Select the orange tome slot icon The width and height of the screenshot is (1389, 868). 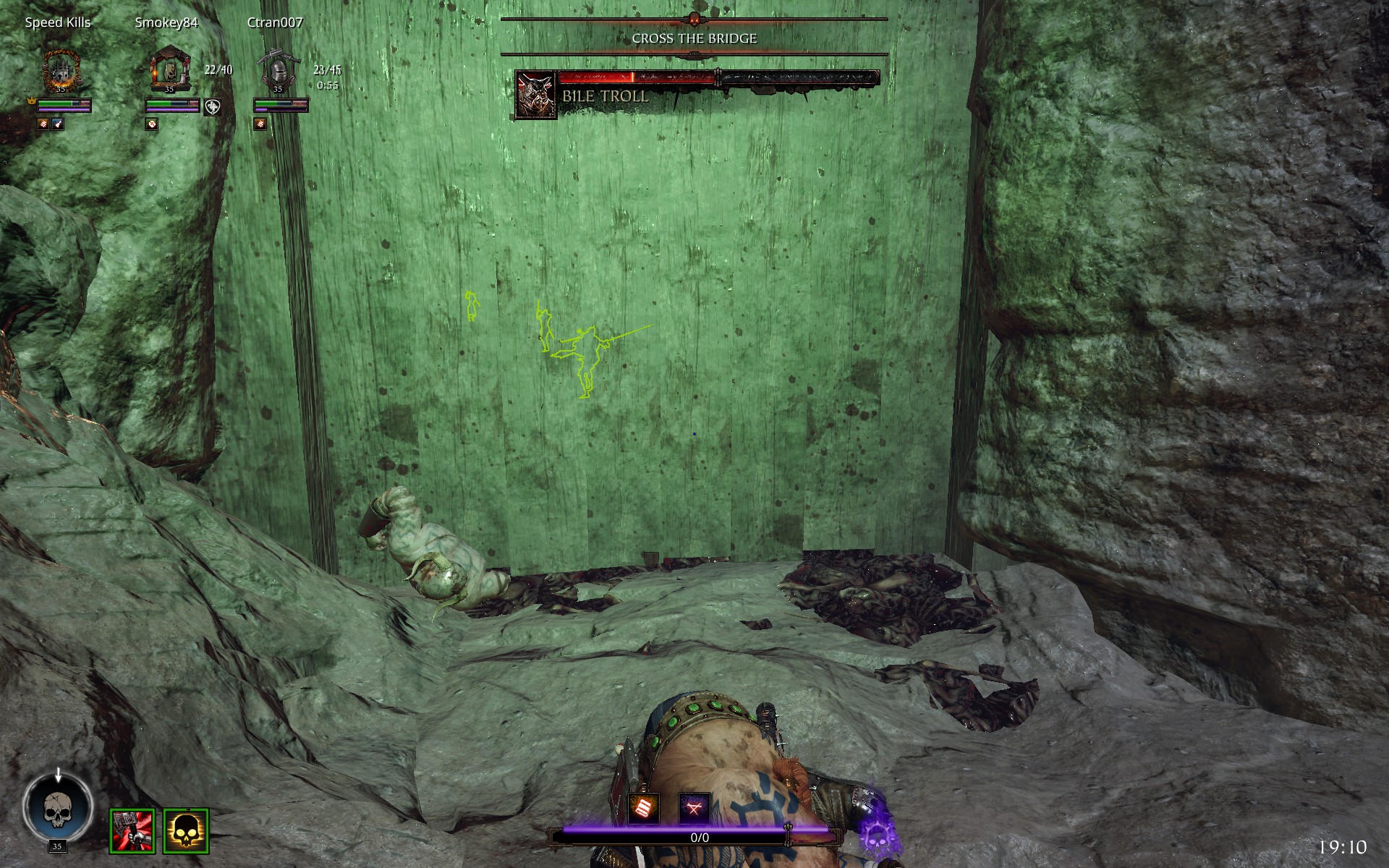pos(643,807)
